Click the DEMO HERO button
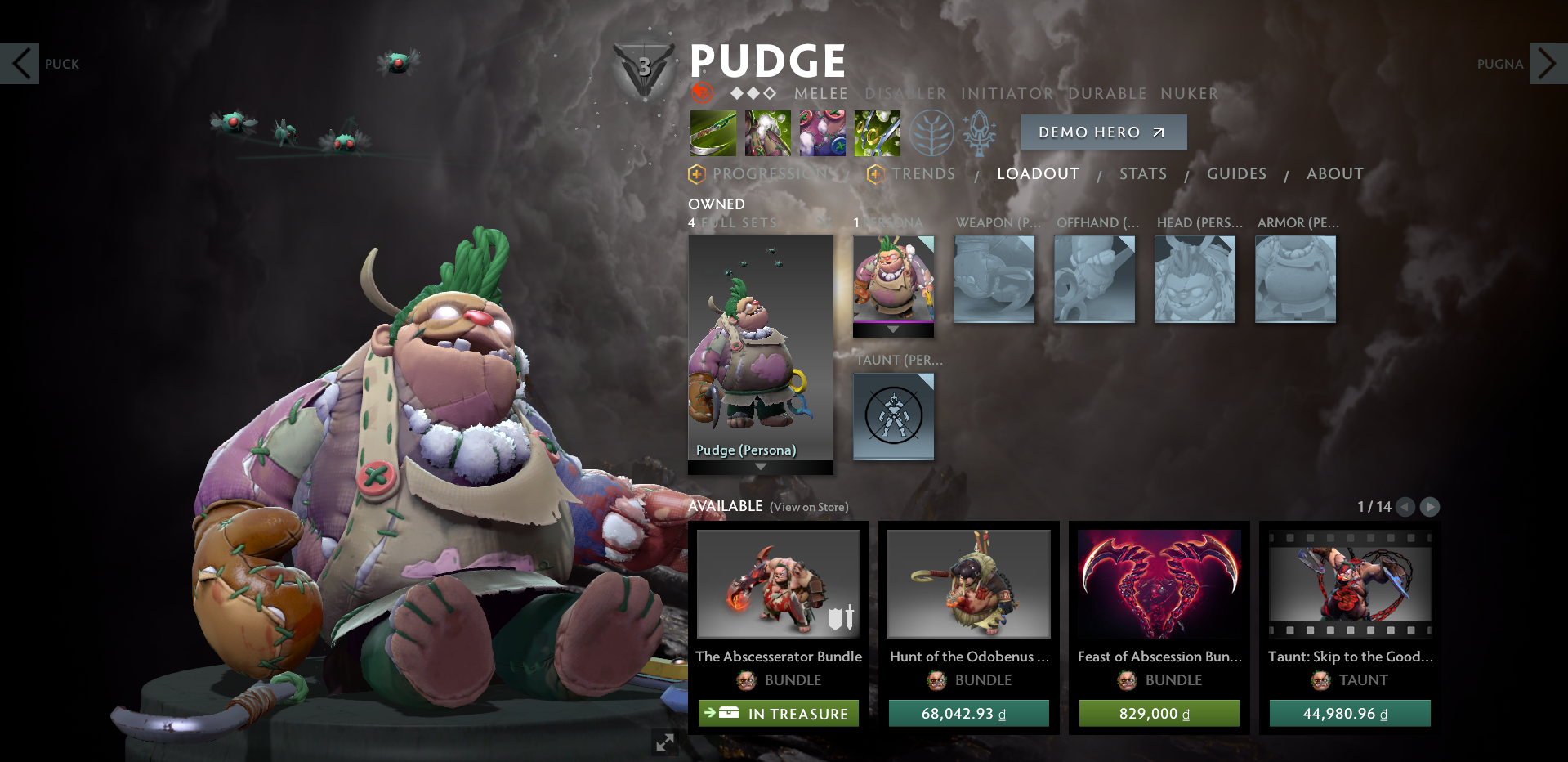The height and width of the screenshot is (762, 1568). 1103,132
